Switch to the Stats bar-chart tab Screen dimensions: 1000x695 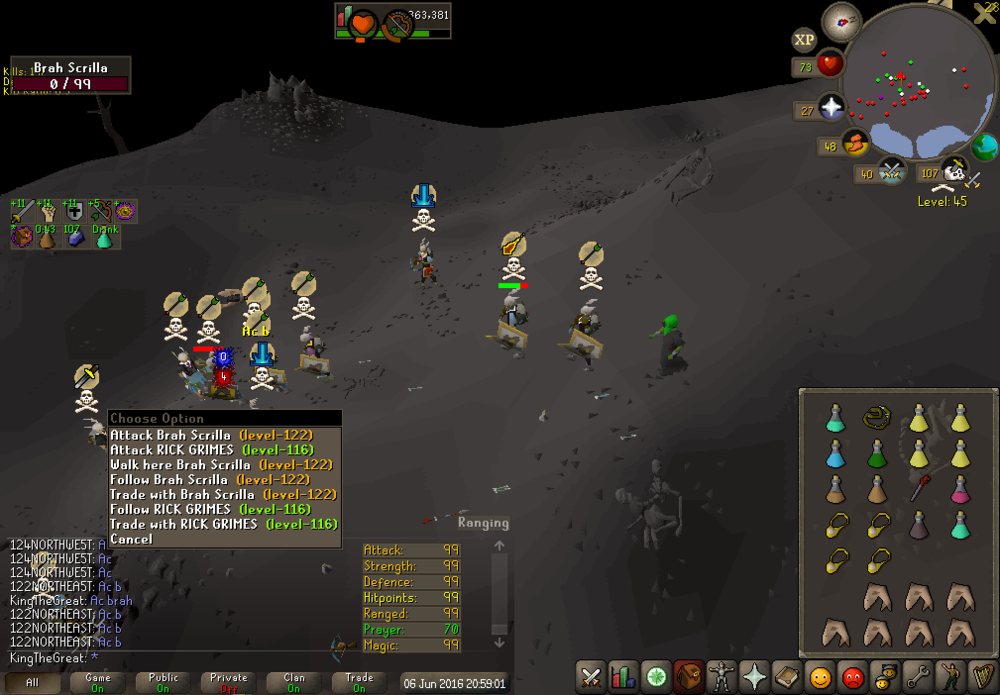(623, 677)
